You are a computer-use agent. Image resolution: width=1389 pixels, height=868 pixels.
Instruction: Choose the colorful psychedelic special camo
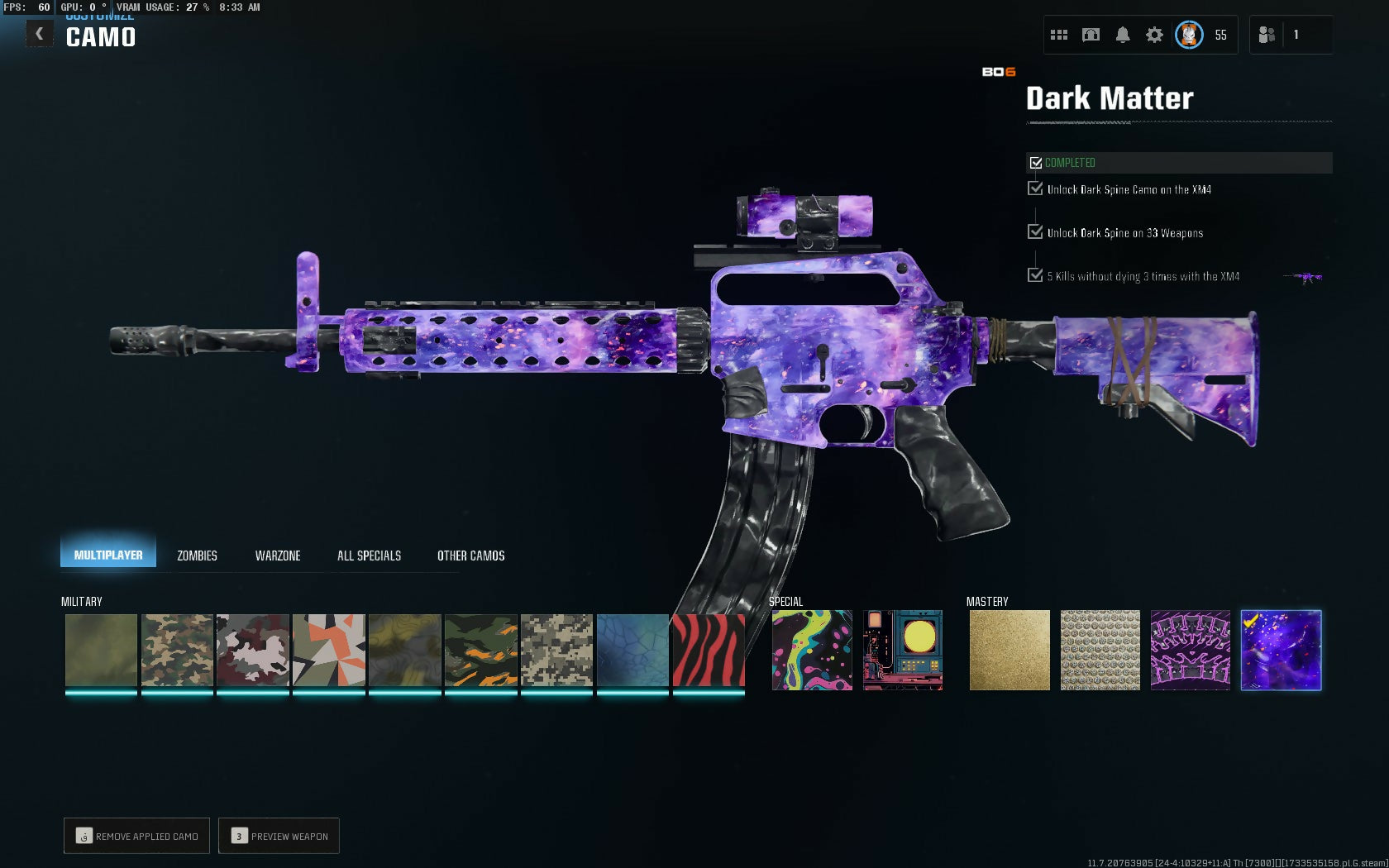pos(812,650)
